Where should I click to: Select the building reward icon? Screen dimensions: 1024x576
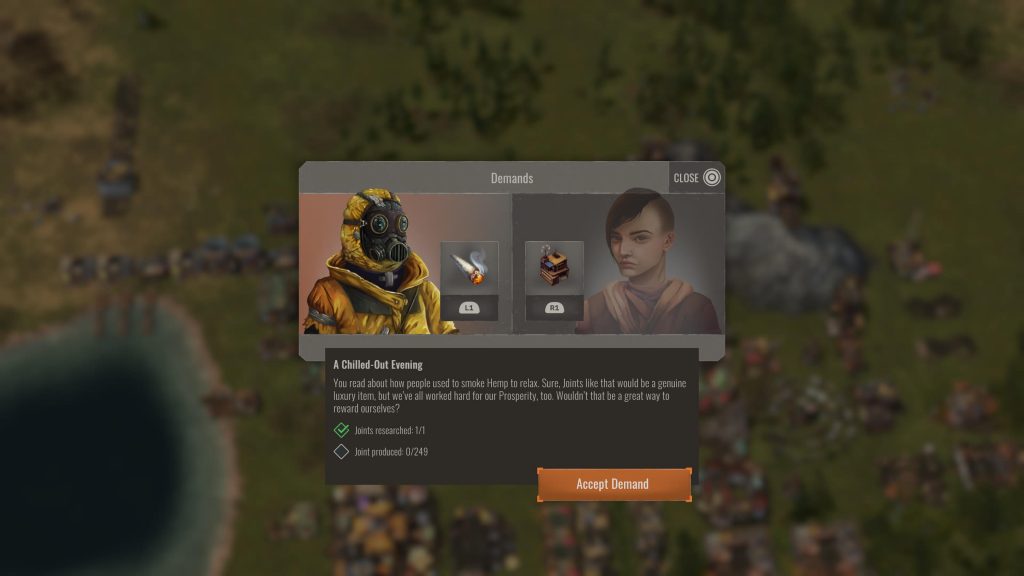(x=553, y=268)
